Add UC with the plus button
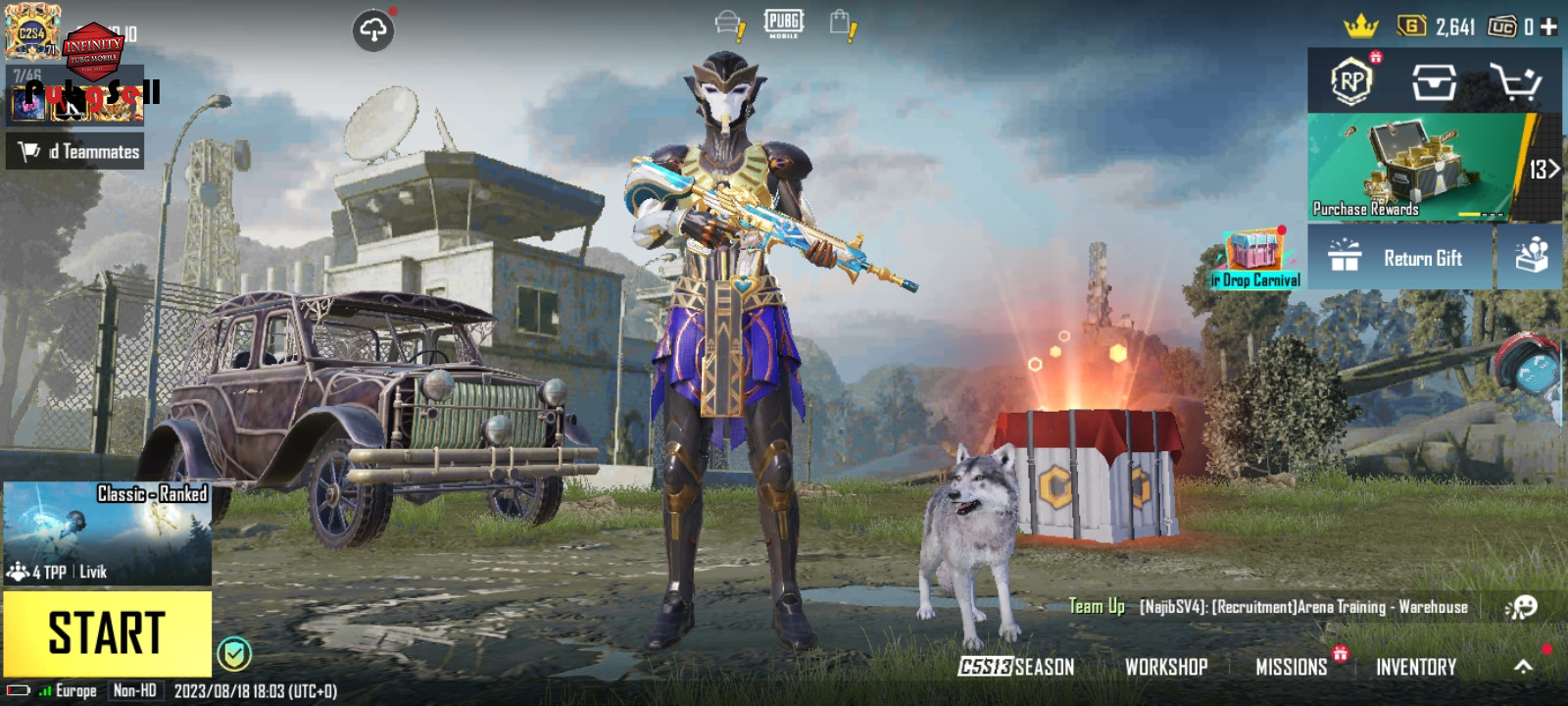Screen dimensions: 1568x706 tap(1549, 26)
